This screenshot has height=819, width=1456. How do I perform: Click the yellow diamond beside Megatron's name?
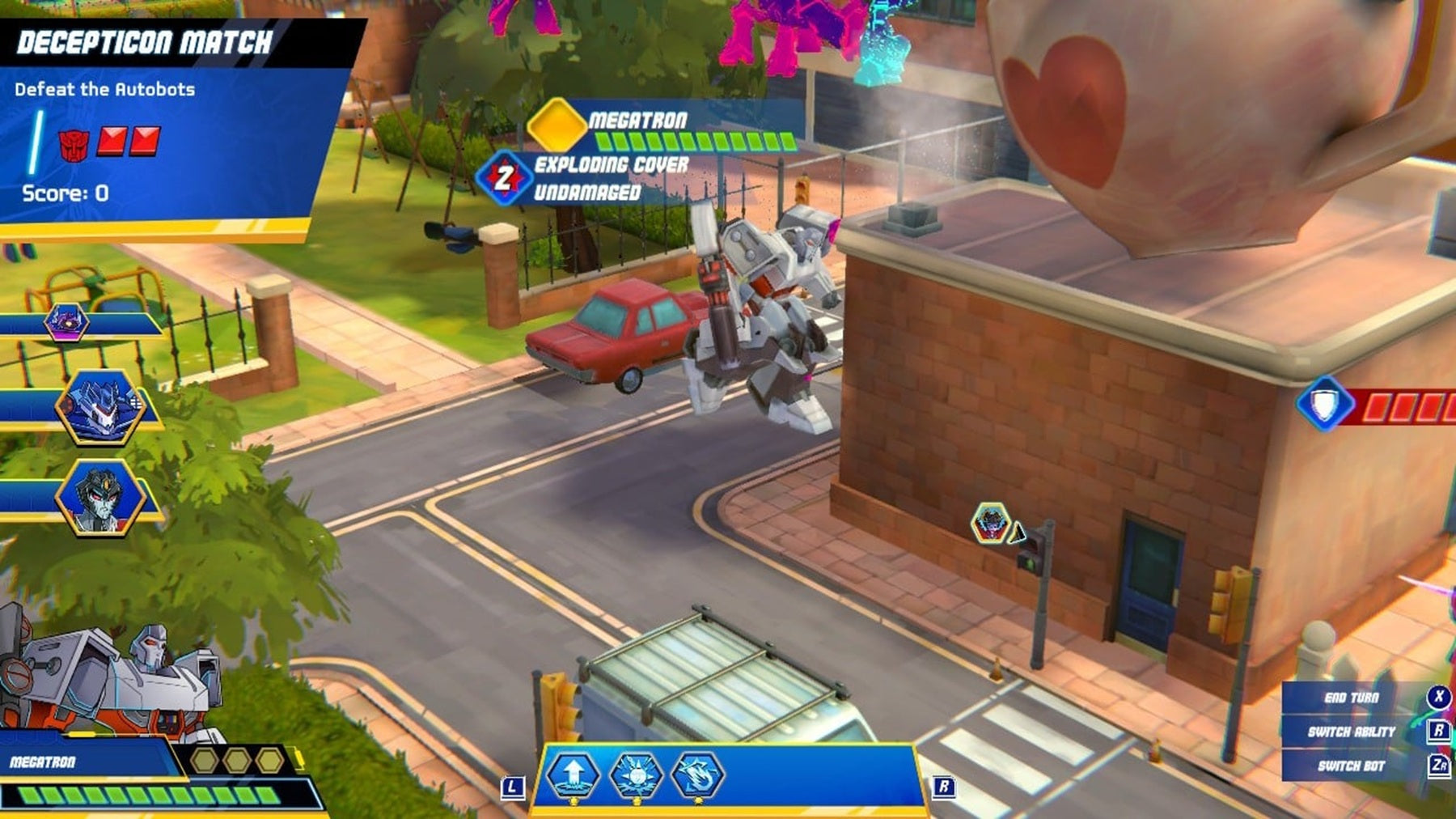coord(557,124)
